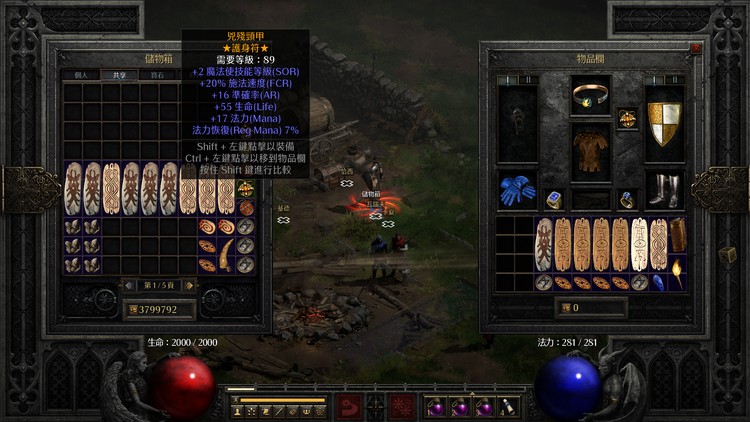Open the character screen mini-menu button

[x=376, y=407]
